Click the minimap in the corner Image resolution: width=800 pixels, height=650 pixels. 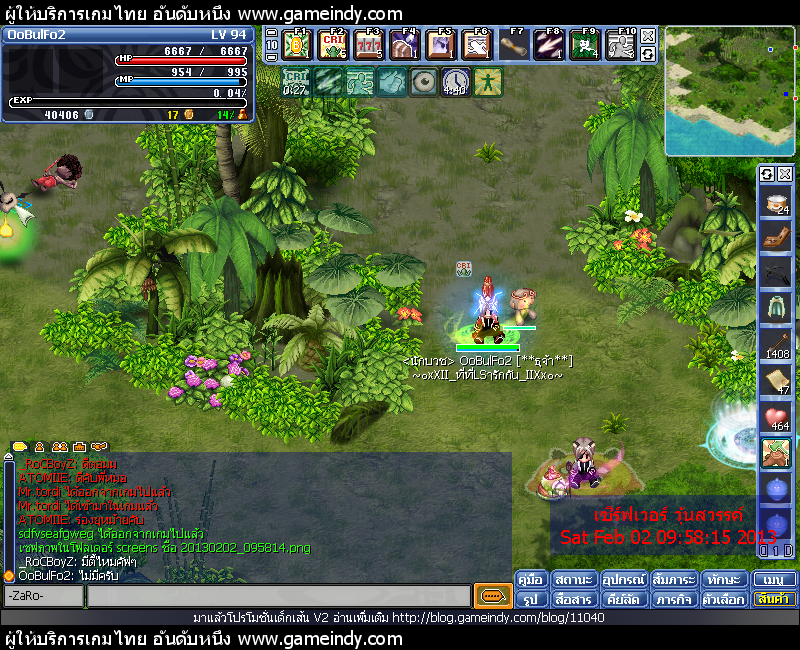[729, 91]
